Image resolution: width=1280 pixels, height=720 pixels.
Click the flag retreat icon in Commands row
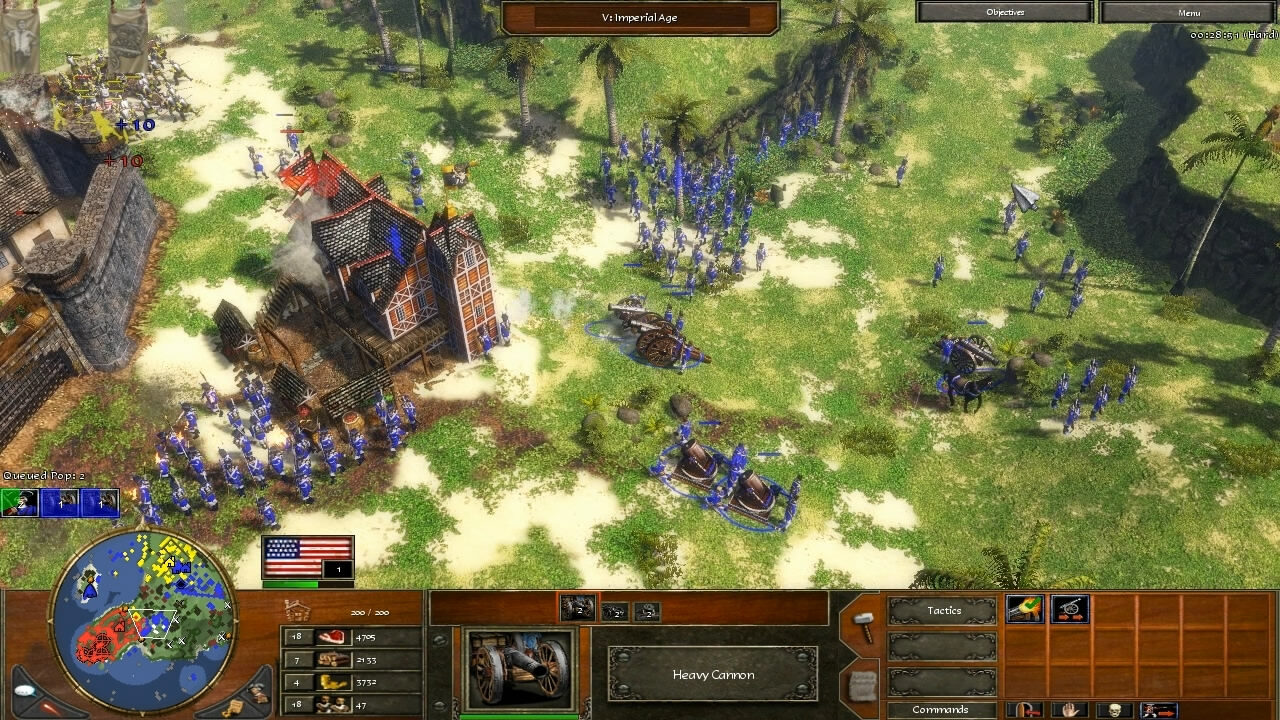click(x=1024, y=710)
